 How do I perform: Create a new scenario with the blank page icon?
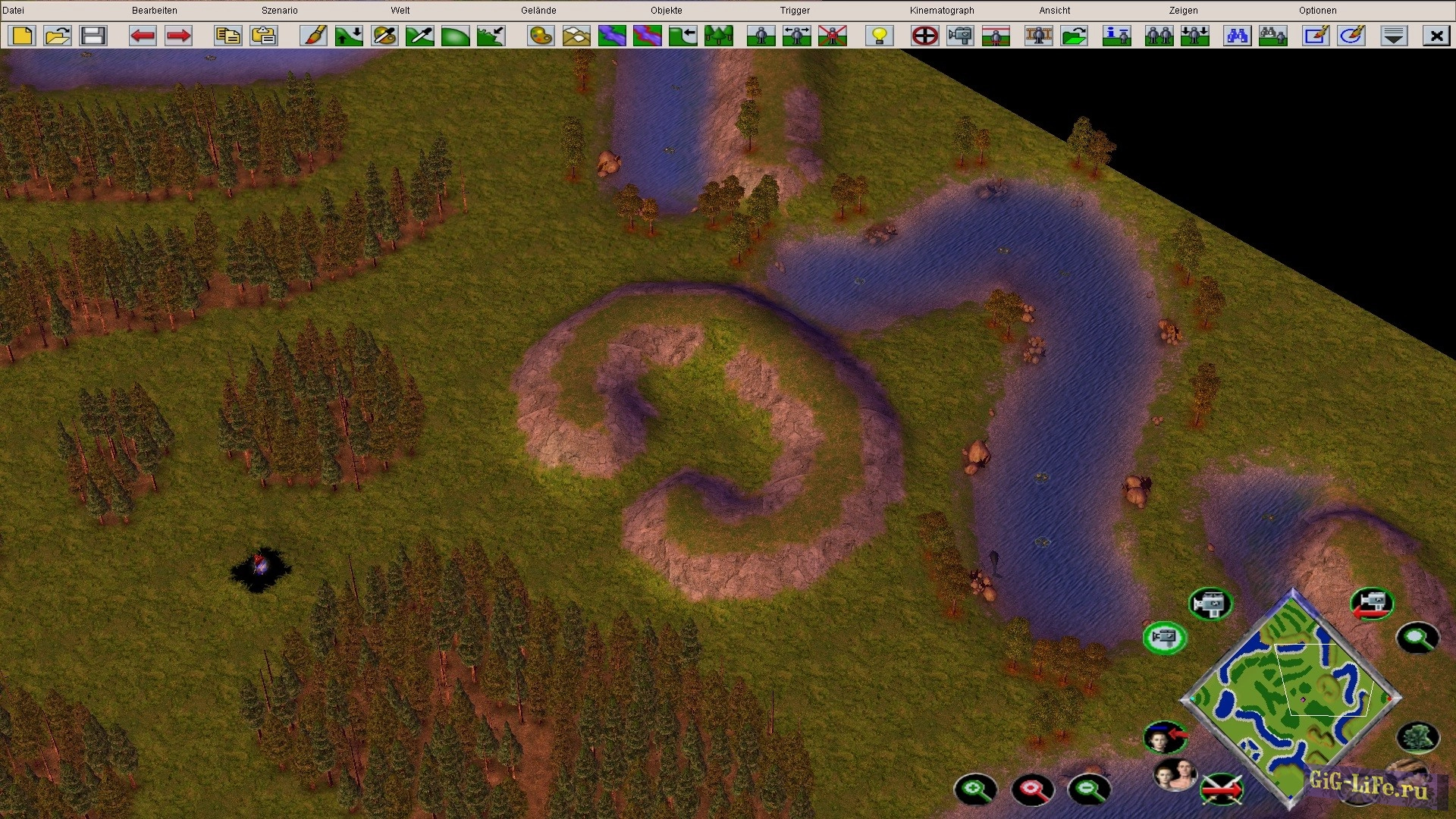pyautogui.click(x=22, y=36)
